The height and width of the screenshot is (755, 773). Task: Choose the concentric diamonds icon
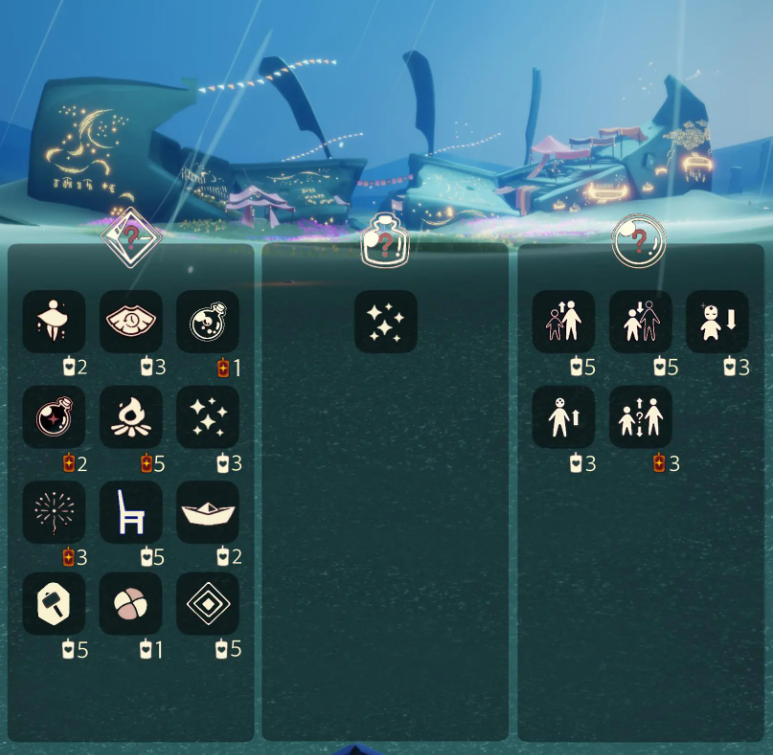[x=208, y=604]
